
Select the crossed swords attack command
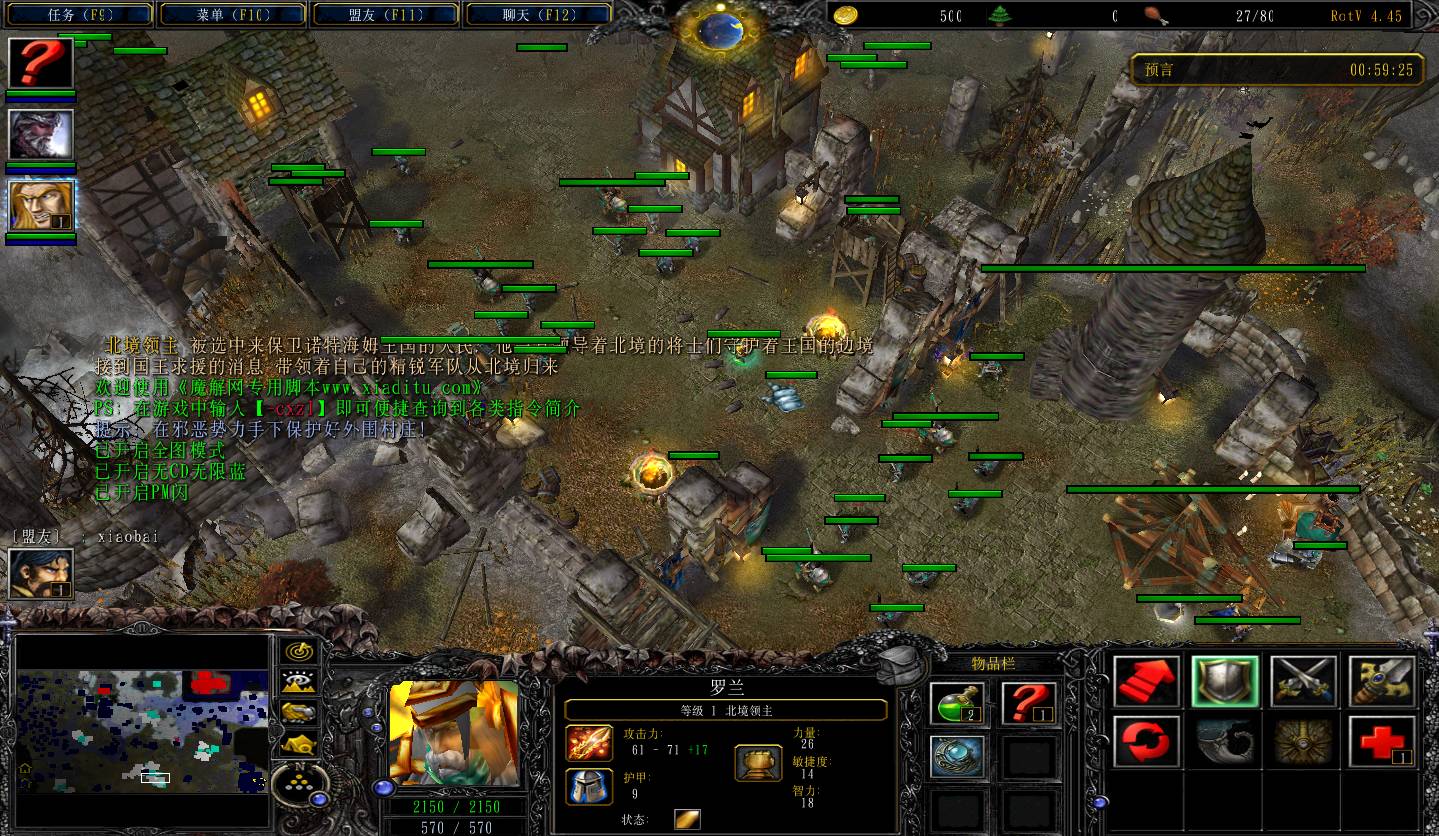pyautogui.click(x=1304, y=682)
